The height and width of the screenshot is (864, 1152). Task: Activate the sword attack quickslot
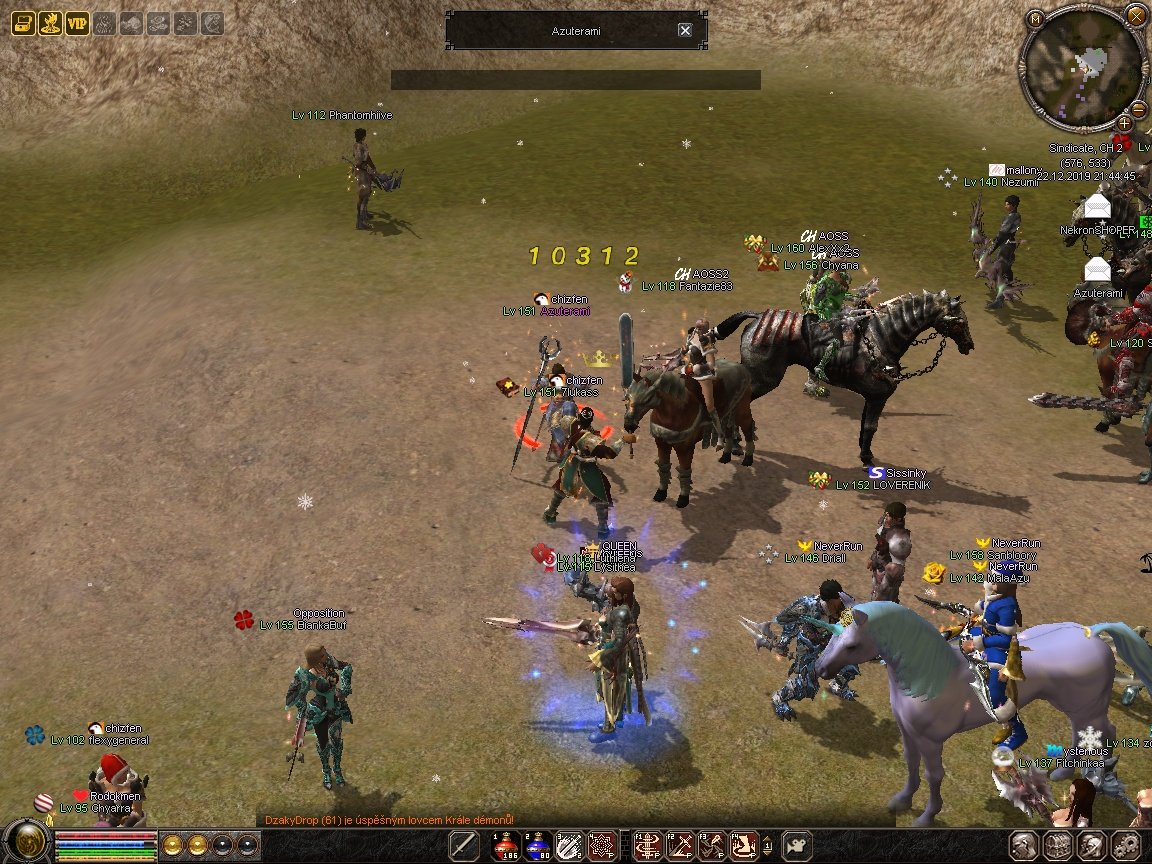[x=462, y=845]
